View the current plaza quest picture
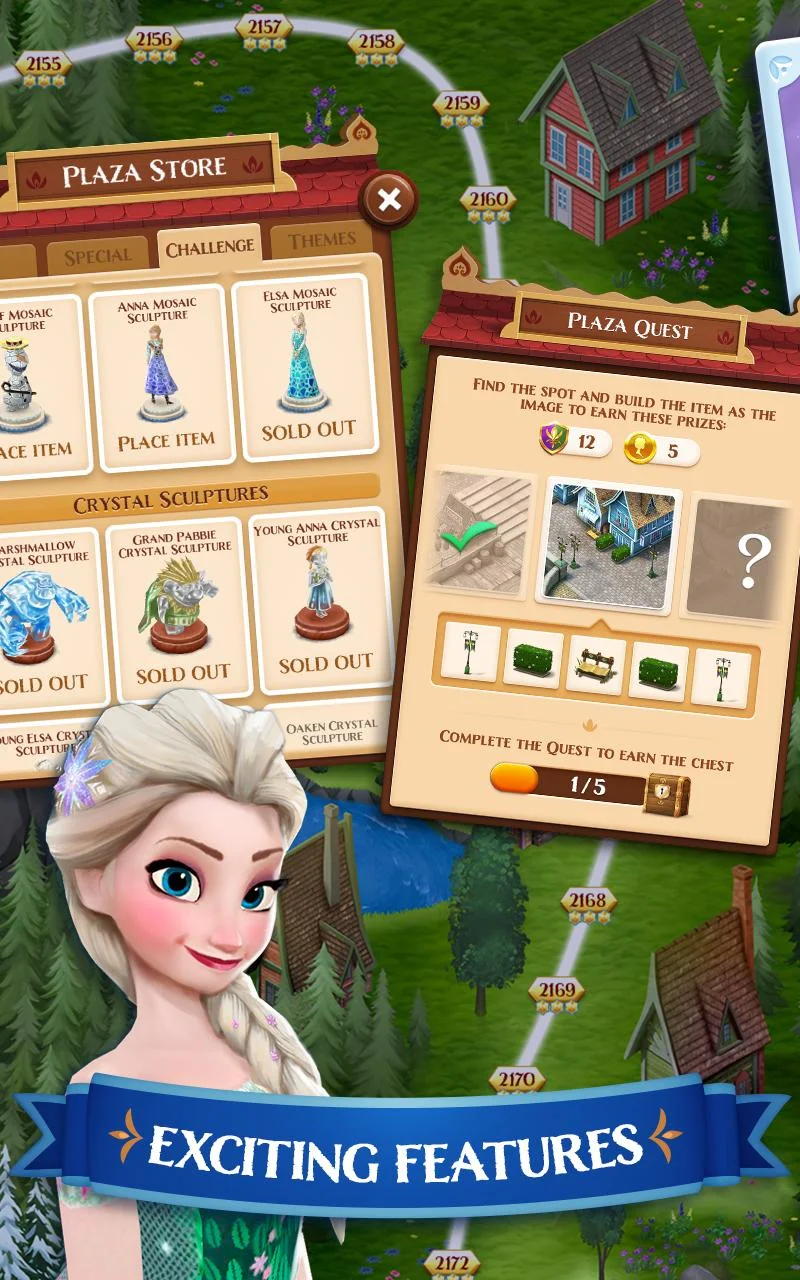 coord(608,548)
